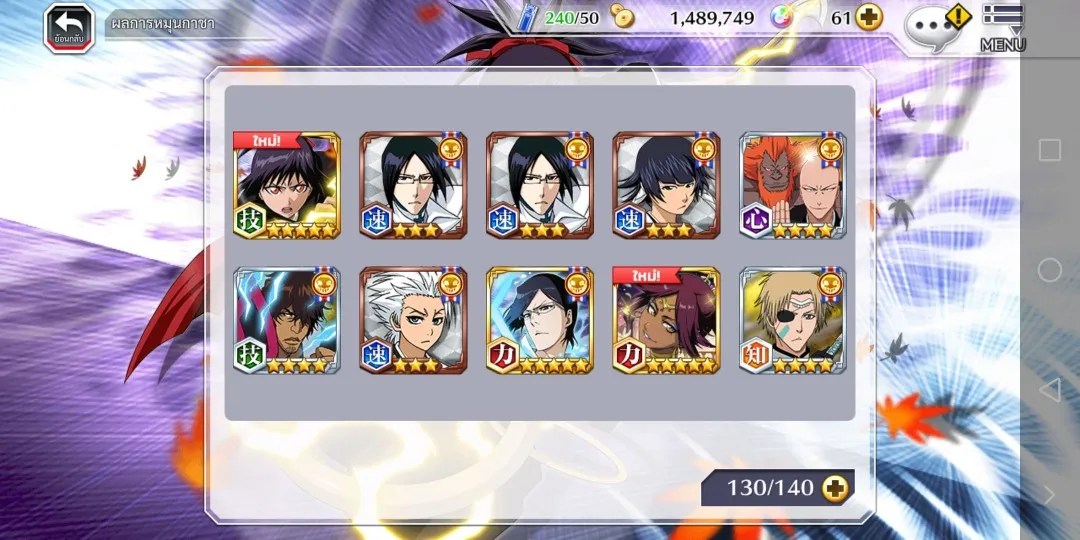Expand character storage next to 130/140

coord(835,488)
